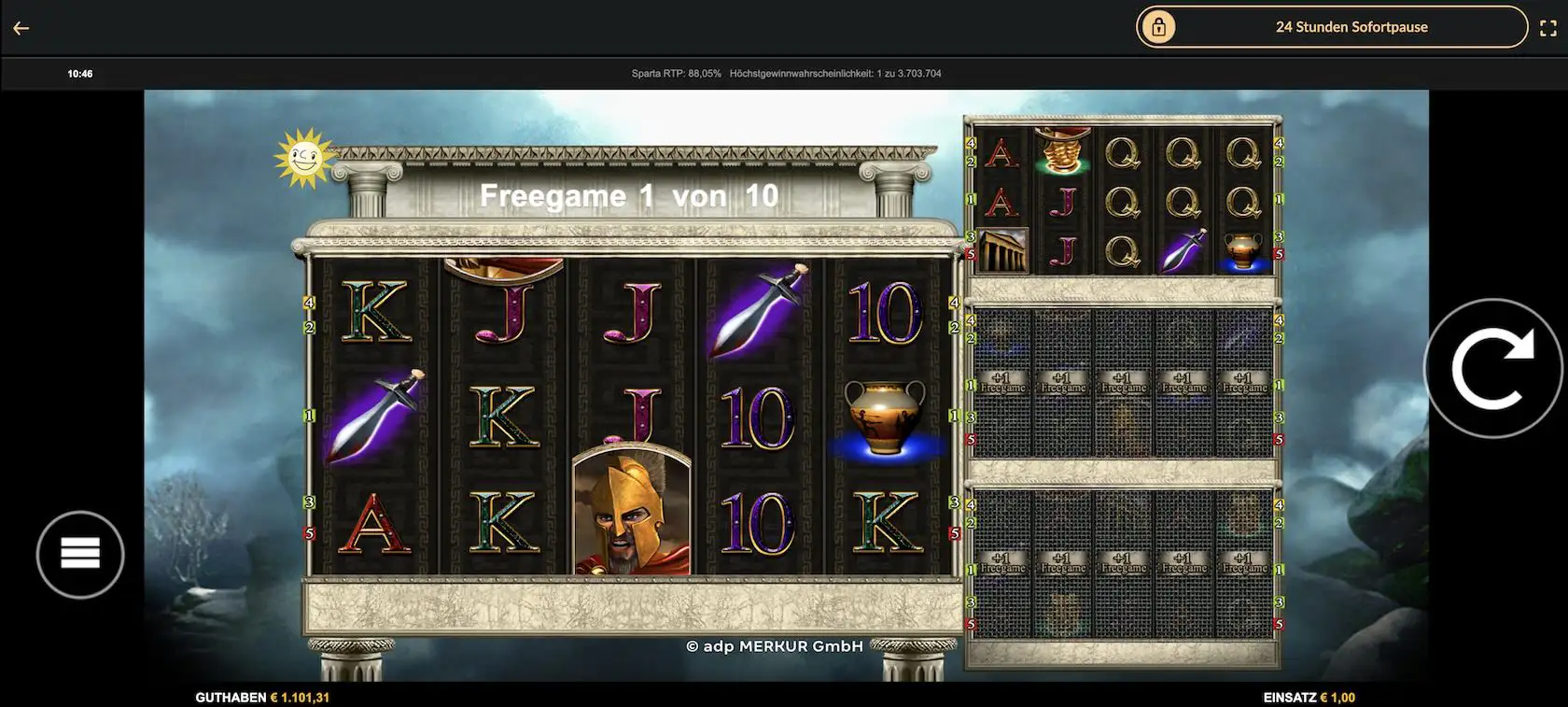Spin the reels with the circular arrow button
1568x707 pixels.
tap(1491, 368)
